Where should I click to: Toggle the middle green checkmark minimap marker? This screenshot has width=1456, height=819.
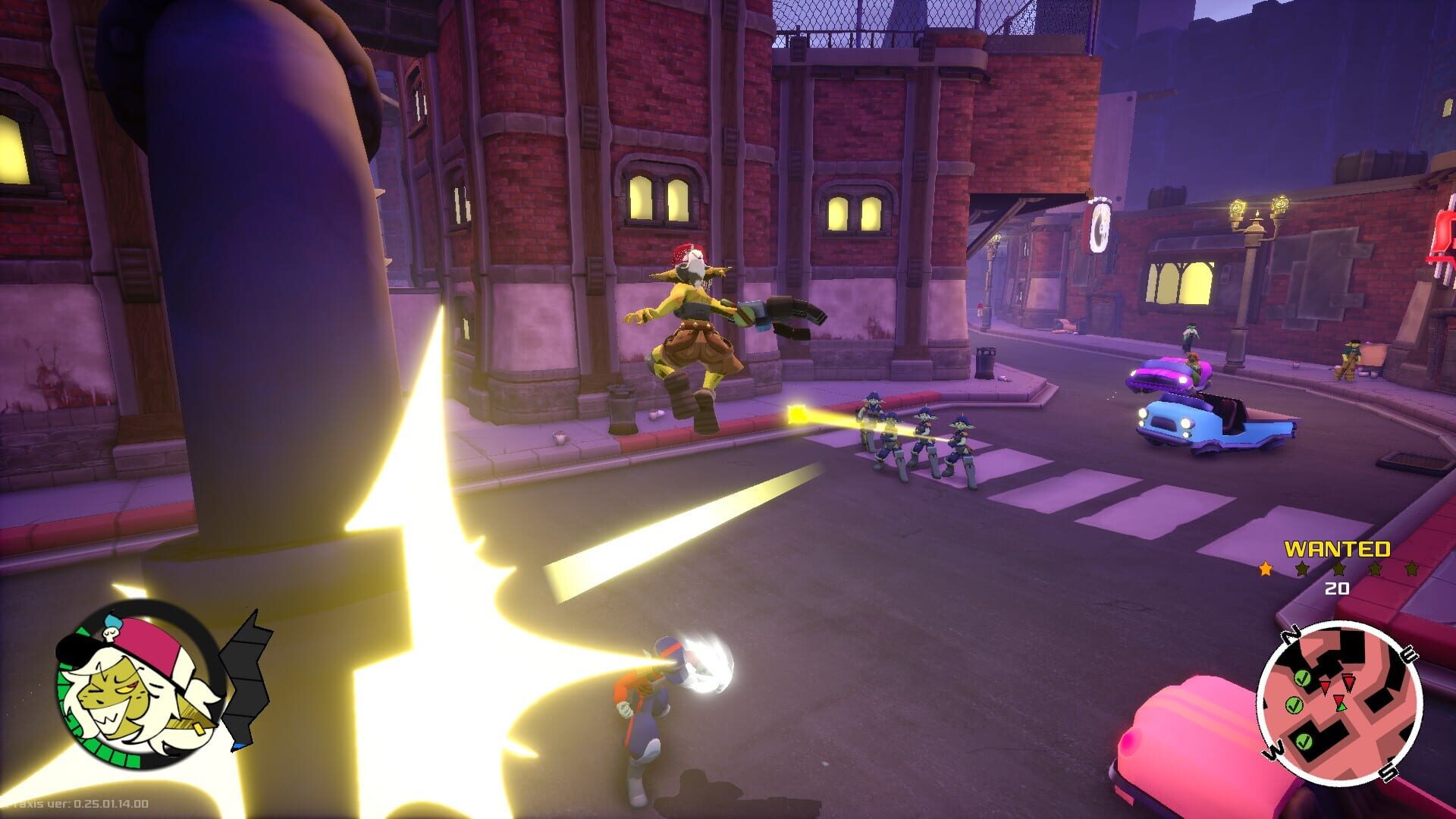[1294, 705]
